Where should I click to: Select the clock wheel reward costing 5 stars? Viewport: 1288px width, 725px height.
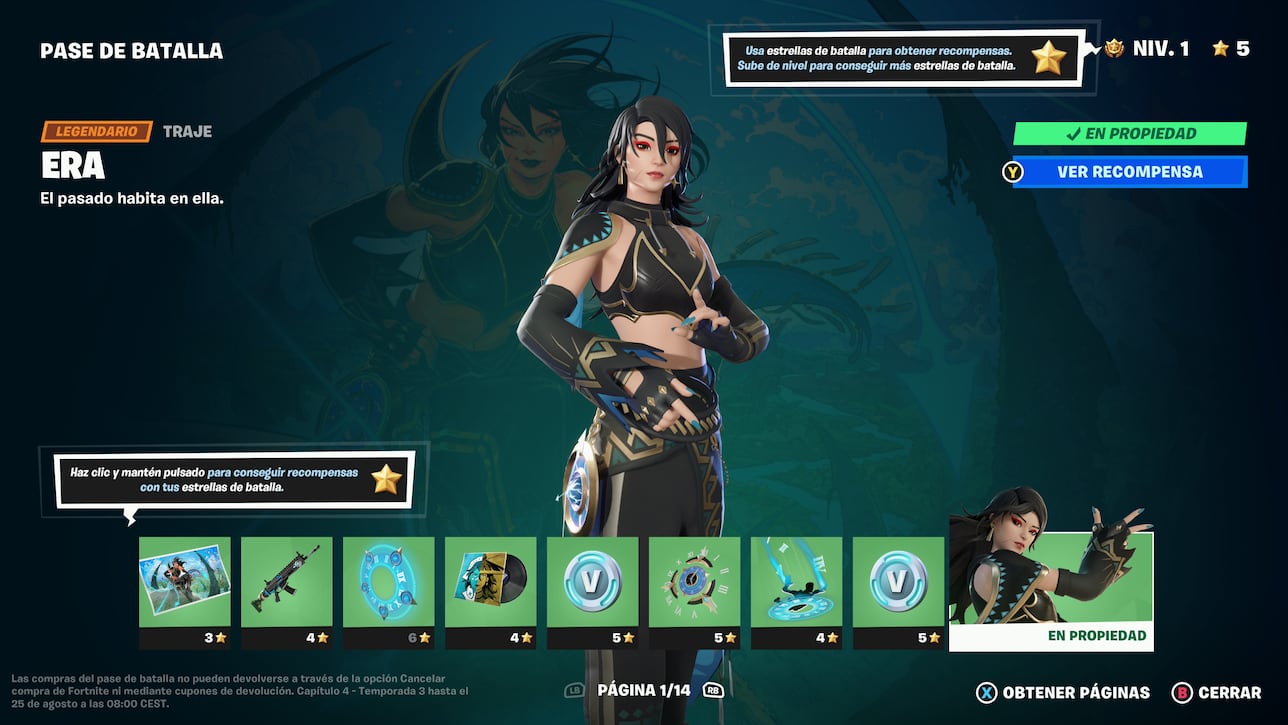694,584
